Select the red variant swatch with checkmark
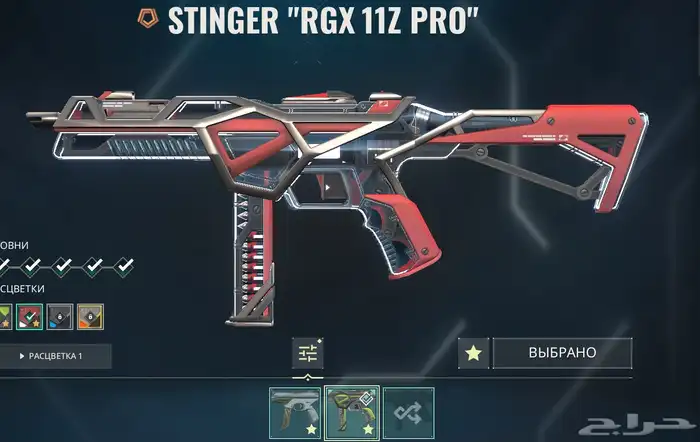Viewport: 700px width, 442px height. [31, 317]
